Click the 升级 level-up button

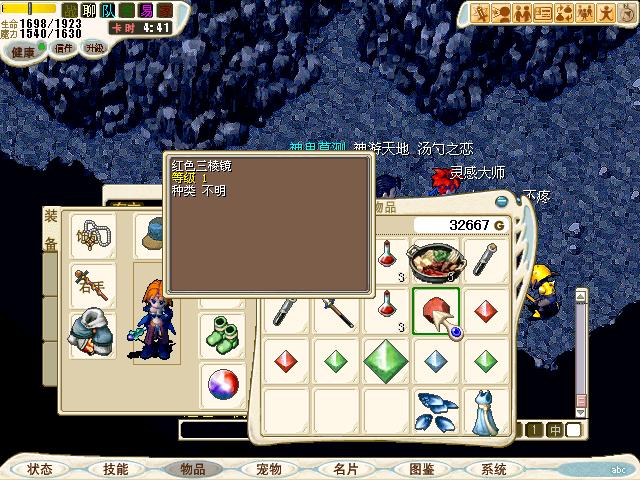pos(95,48)
